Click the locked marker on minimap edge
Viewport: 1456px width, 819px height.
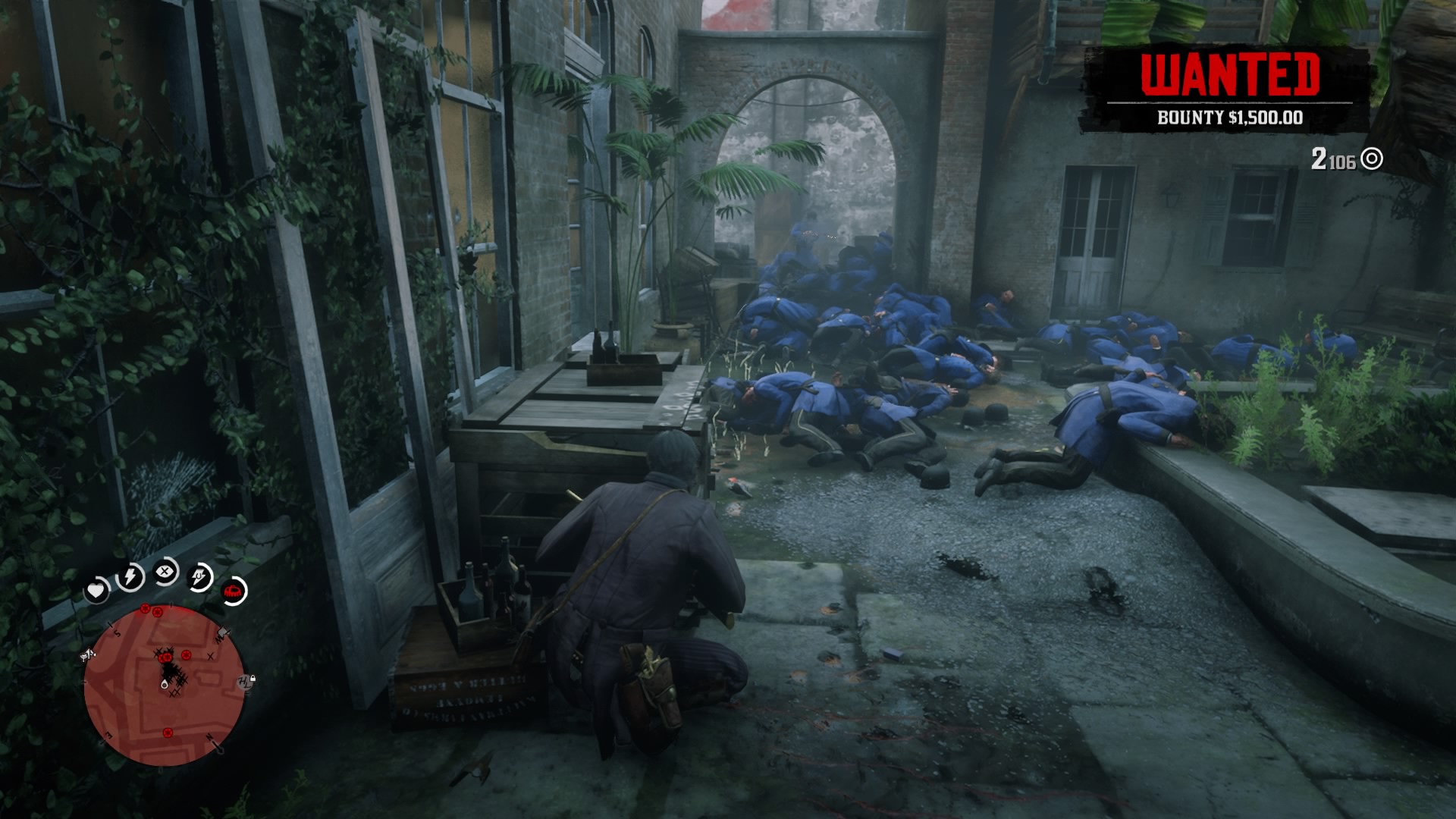[x=247, y=681]
